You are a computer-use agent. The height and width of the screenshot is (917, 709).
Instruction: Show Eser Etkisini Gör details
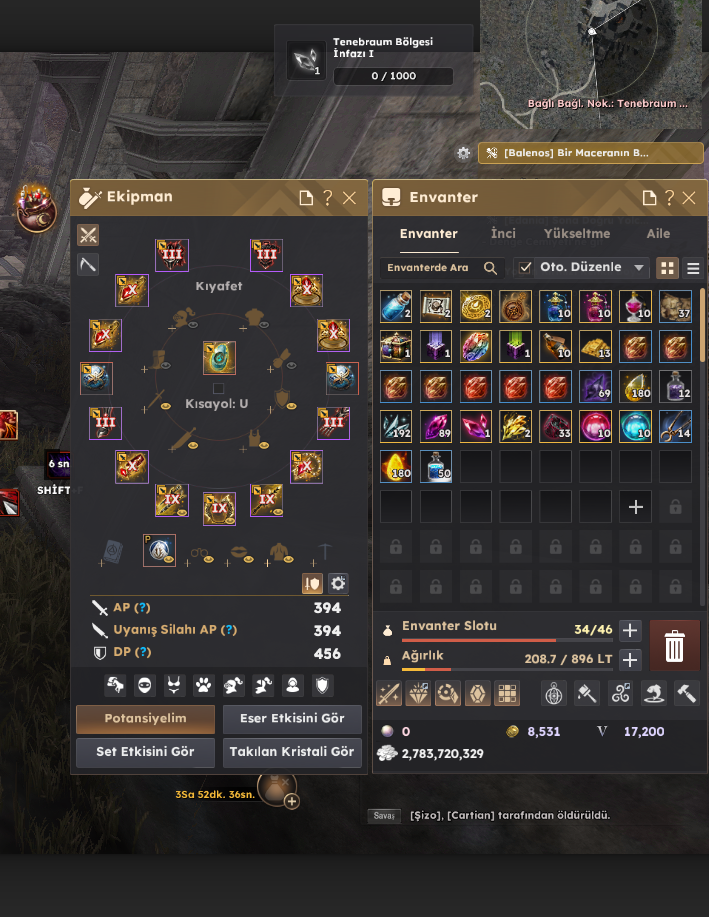point(292,719)
